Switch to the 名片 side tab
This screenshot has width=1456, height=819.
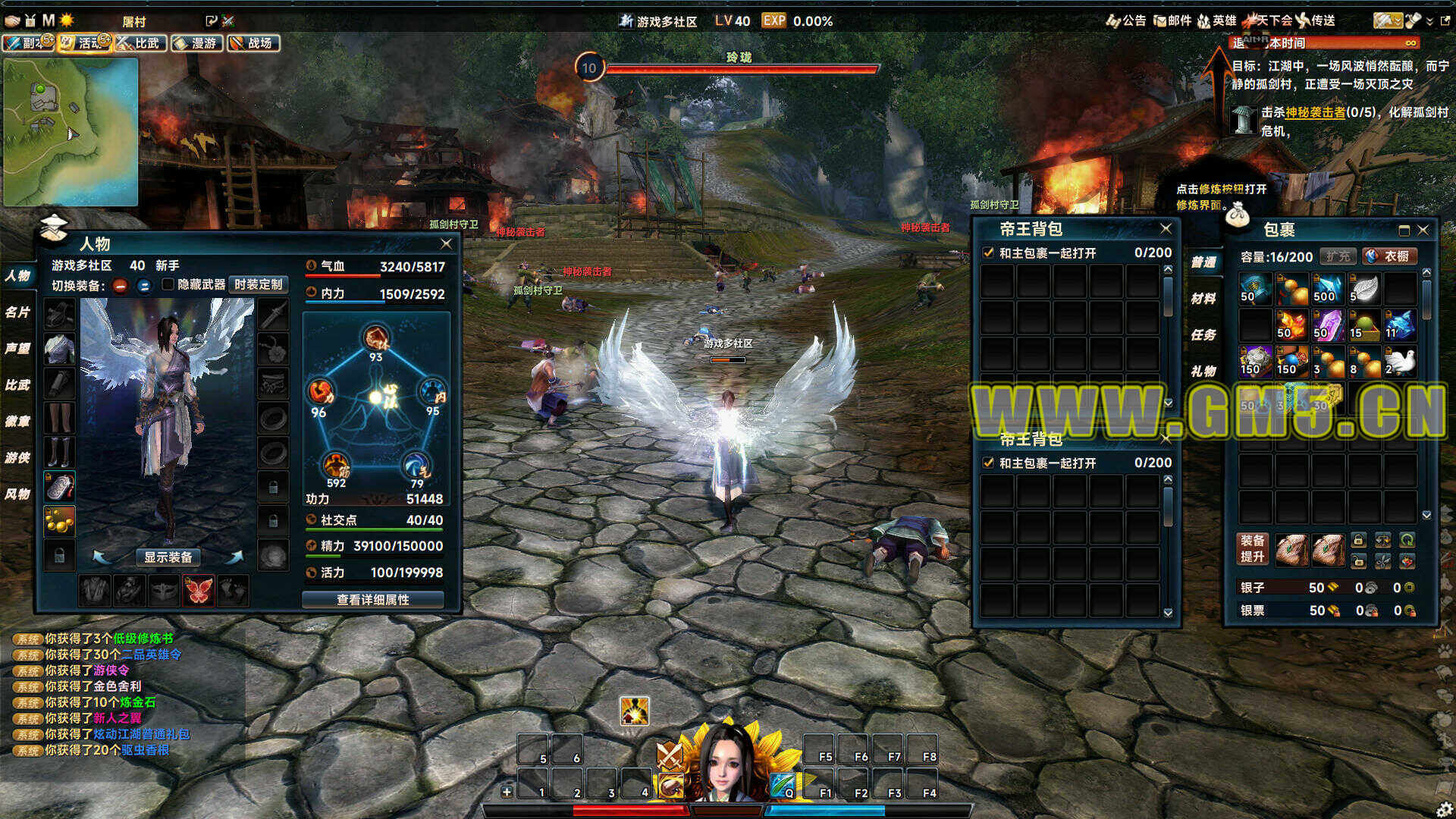point(17,312)
